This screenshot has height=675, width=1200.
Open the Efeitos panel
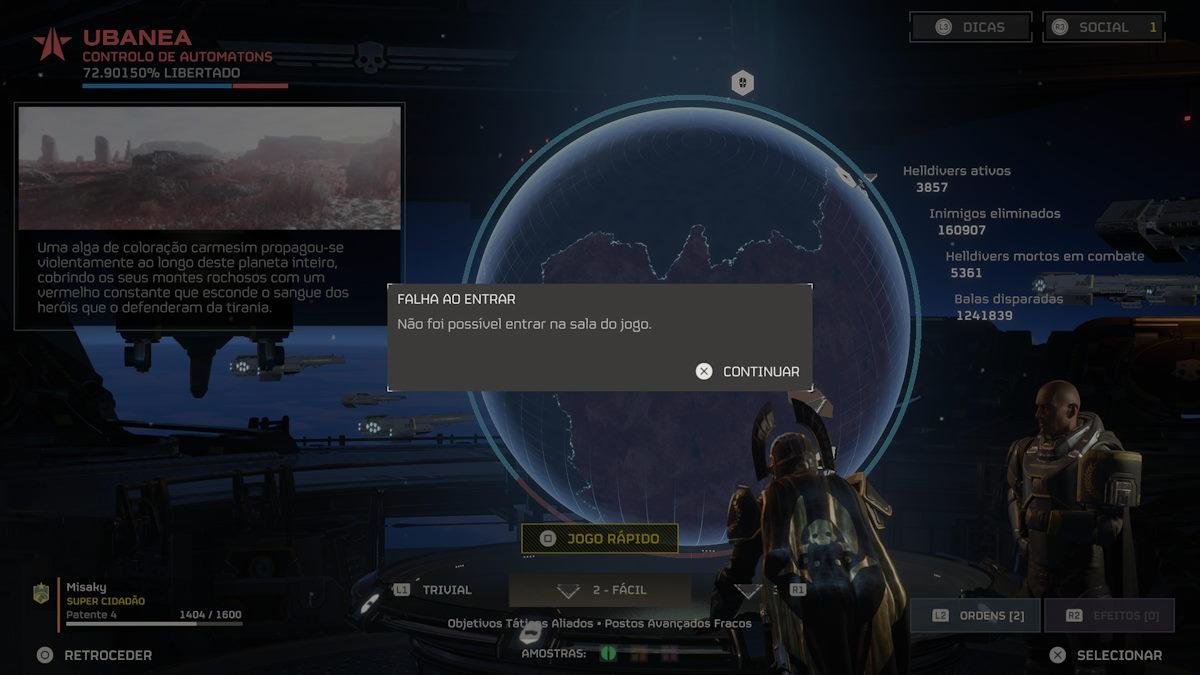point(1109,616)
